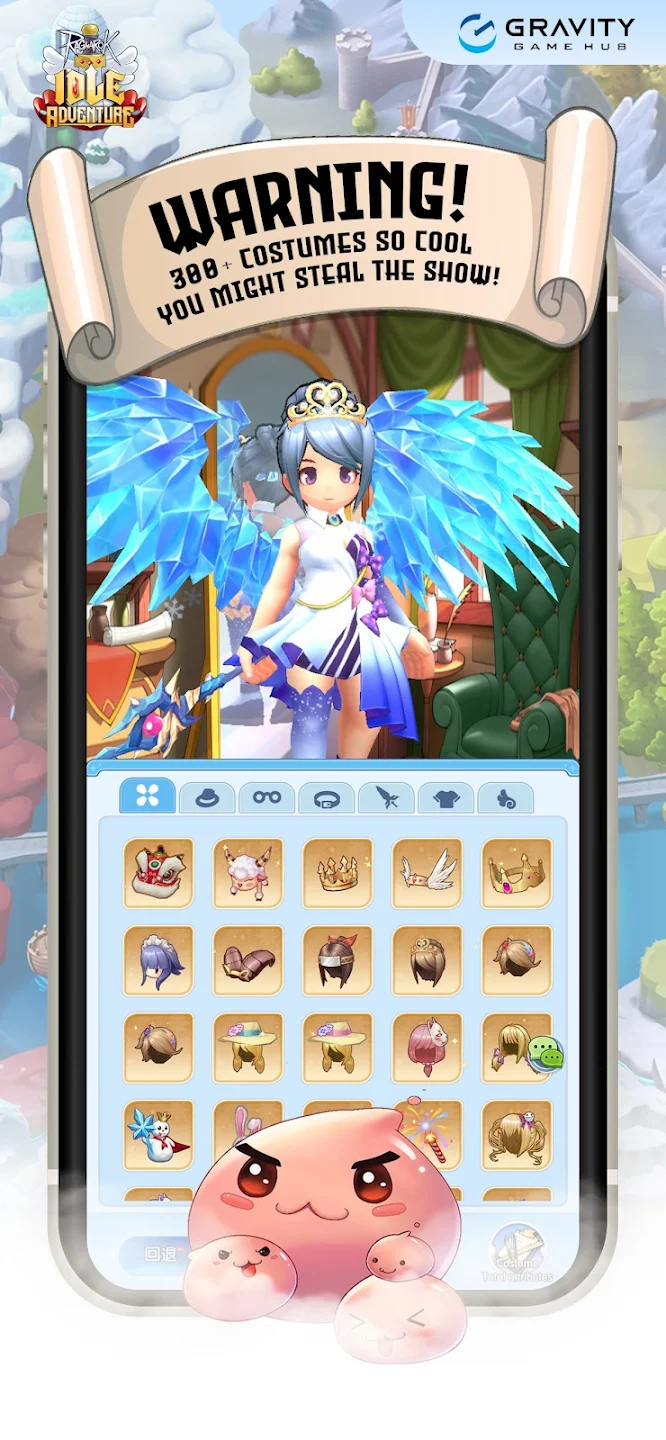
Task: Equip the spiked golden crown
Action: coord(338,873)
